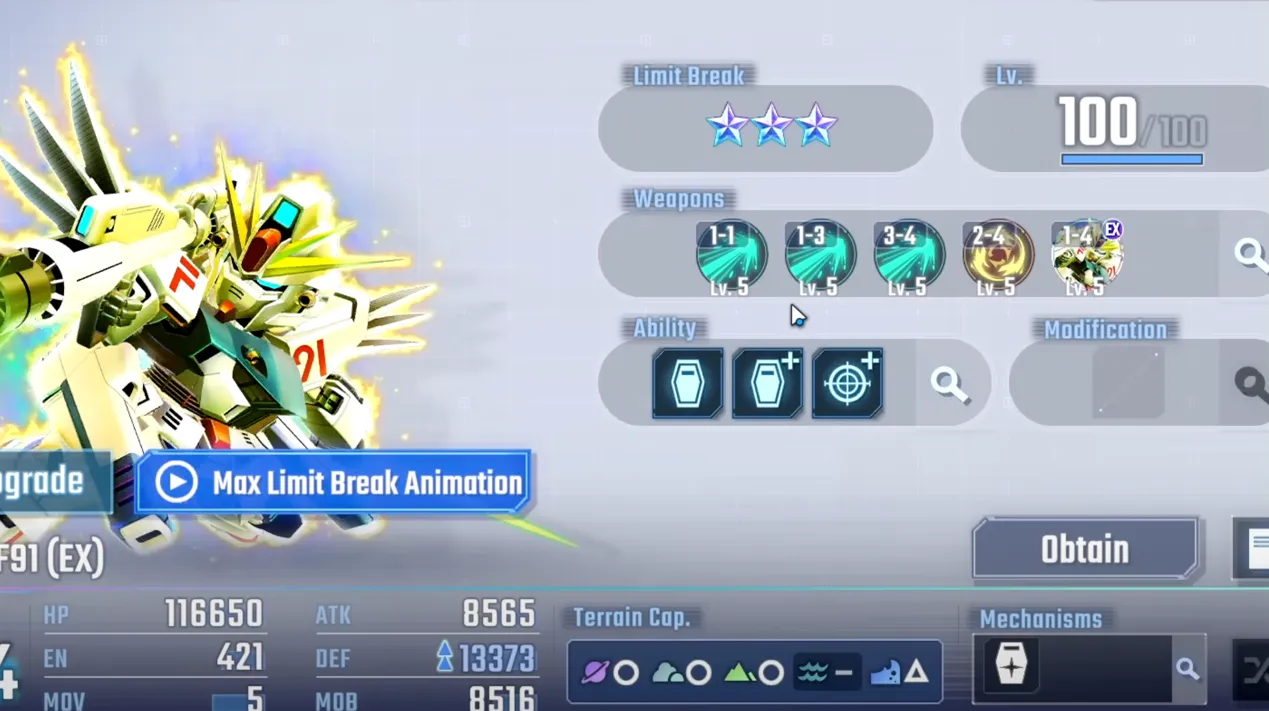Select the 1-3 range weapon icon
This screenshot has height=711, width=1269.
[x=820, y=257]
